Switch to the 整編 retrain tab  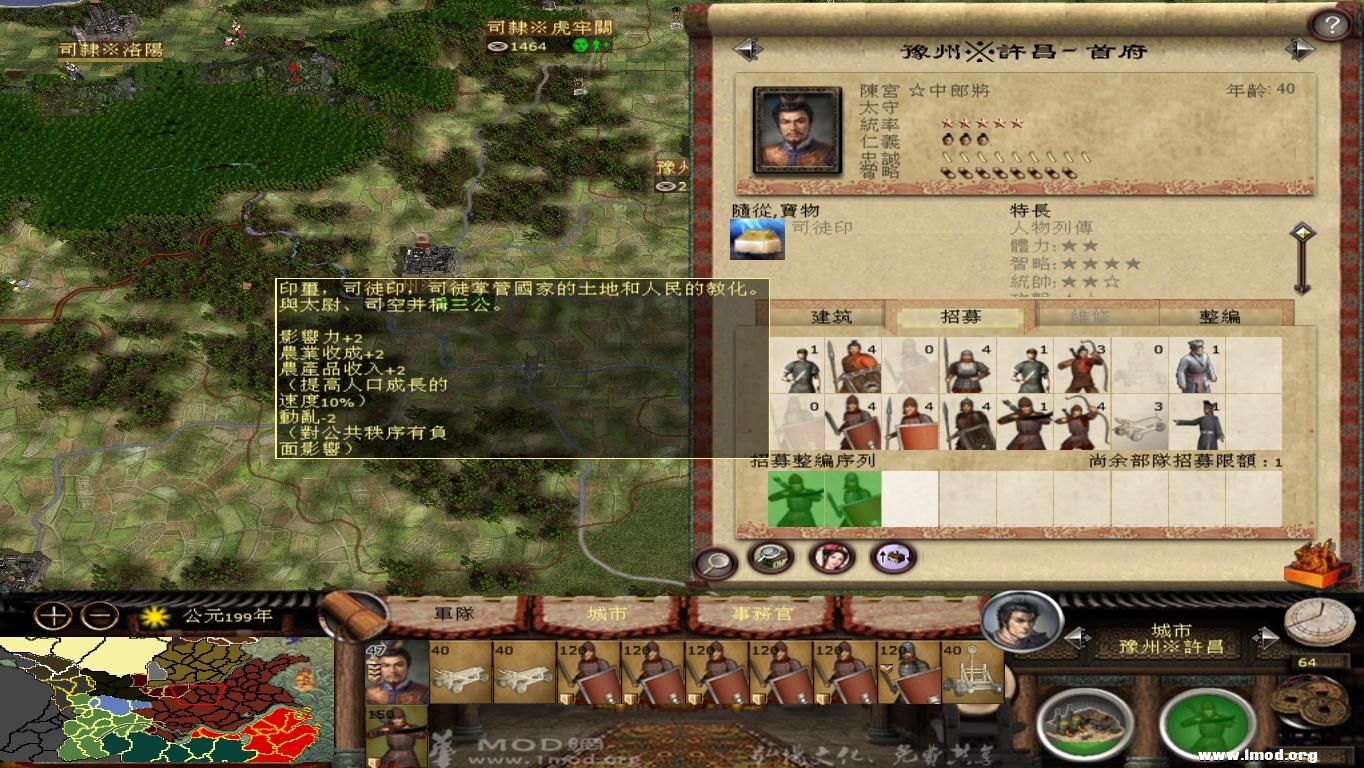point(1222,316)
